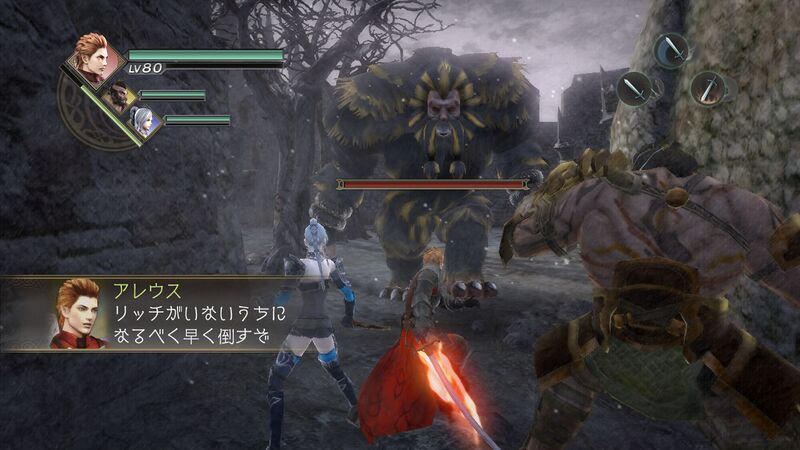Trigger the upward sword skill on dark backdrop
The image size is (800, 450).
click(x=635, y=88)
